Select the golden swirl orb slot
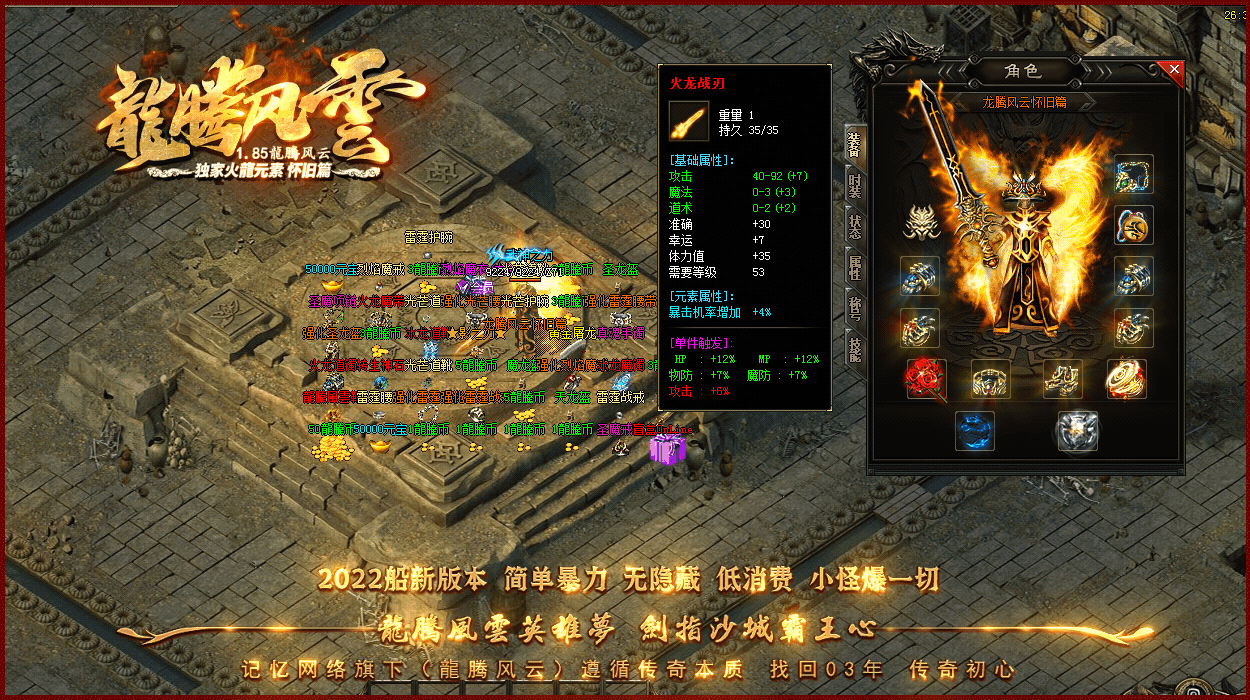The height and width of the screenshot is (700, 1250). tap(1126, 379)
